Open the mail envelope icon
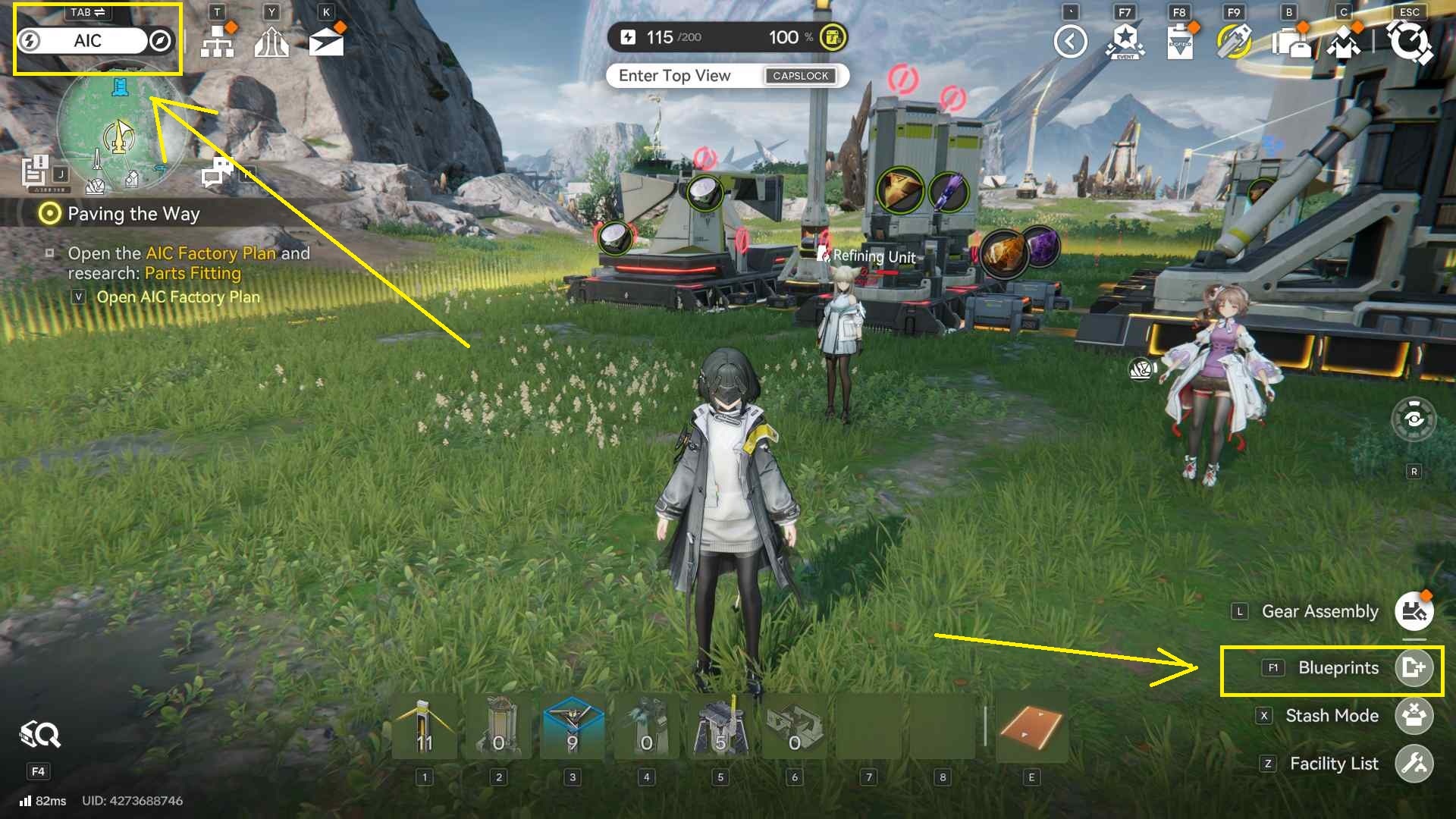Viewport: 1456px width, 819px height. 326,42
